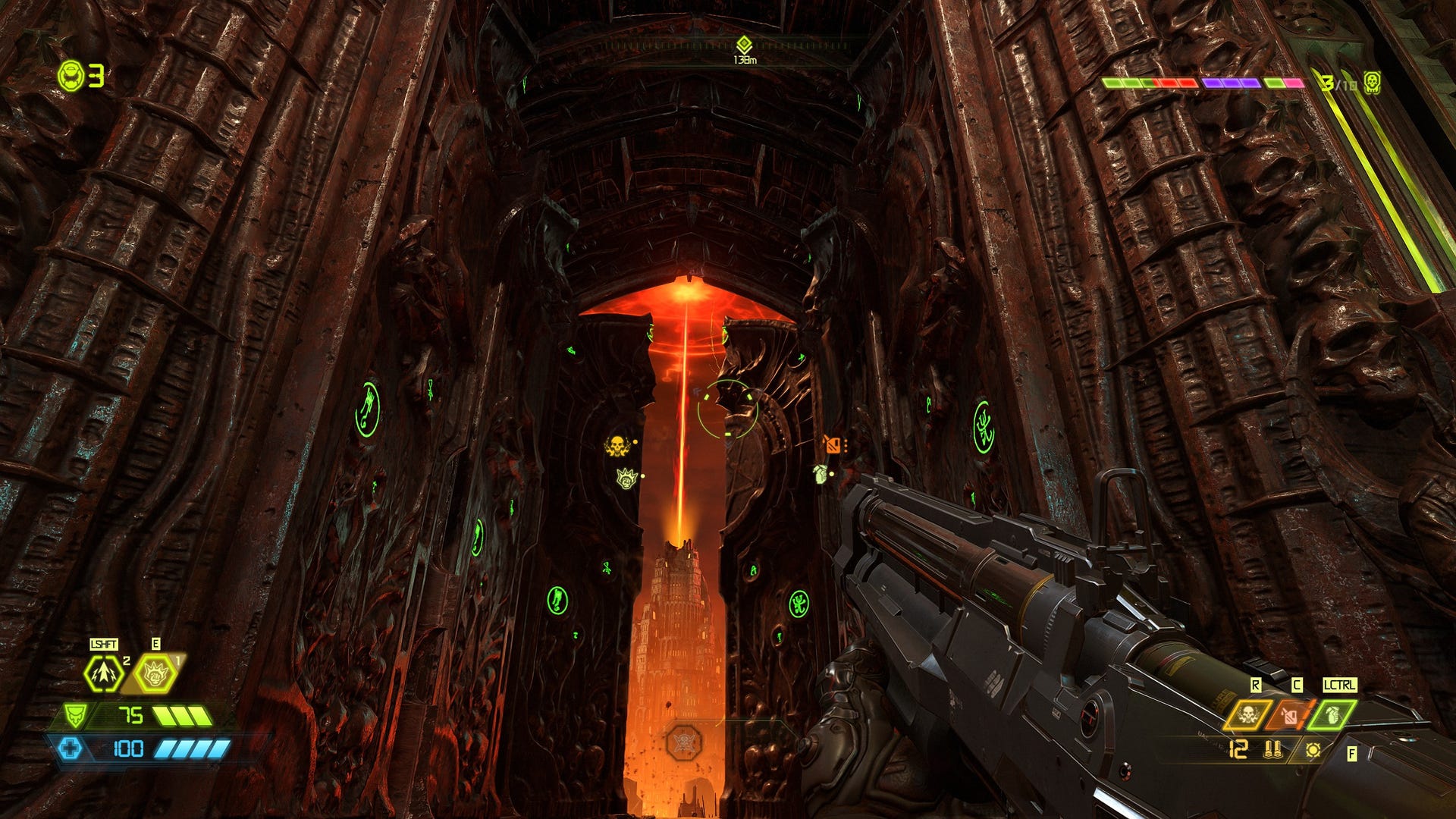Trigger the Blood Punch fist icon
This screenshot has width=1456, height=819.
(155, 673)
